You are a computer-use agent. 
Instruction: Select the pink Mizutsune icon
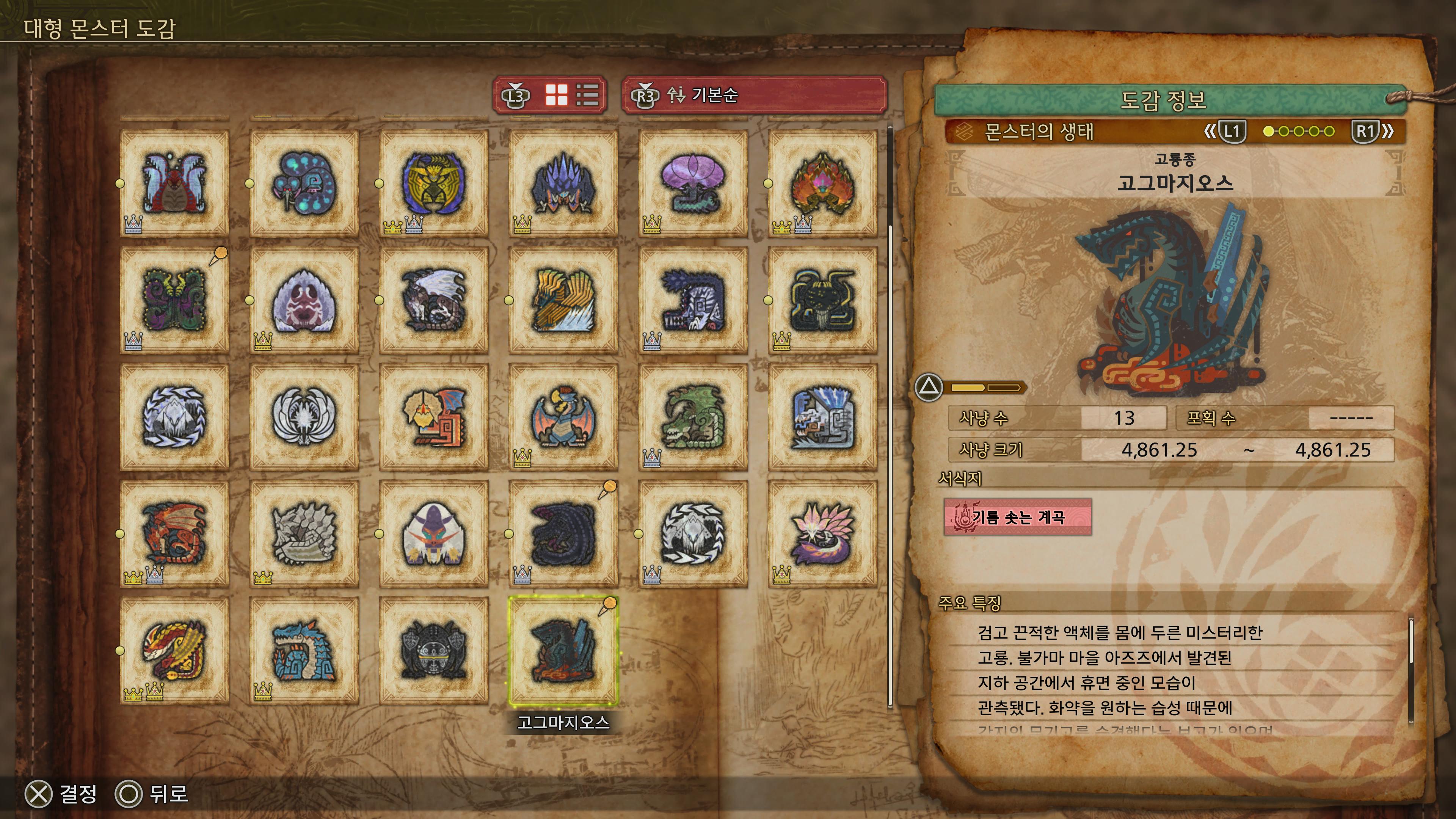coord(822,534)
